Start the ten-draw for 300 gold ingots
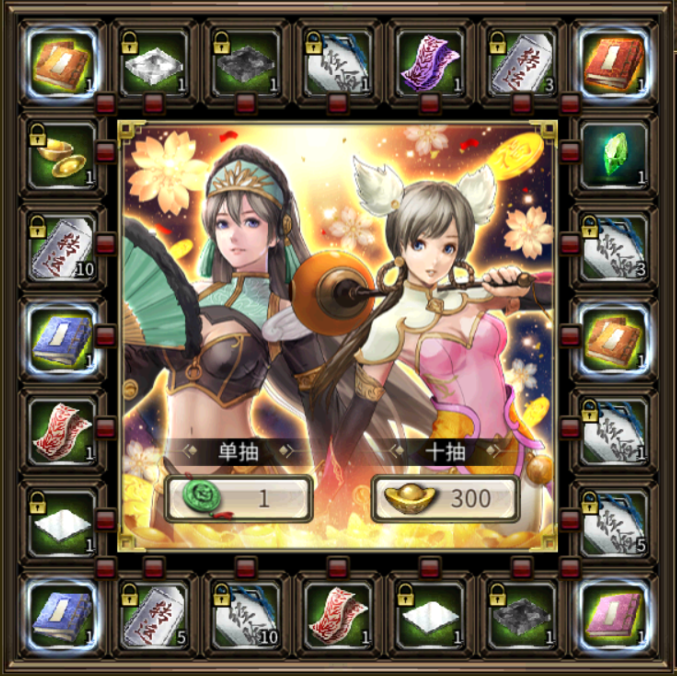Viewport: 677px width, 676px height. (446, 498)
